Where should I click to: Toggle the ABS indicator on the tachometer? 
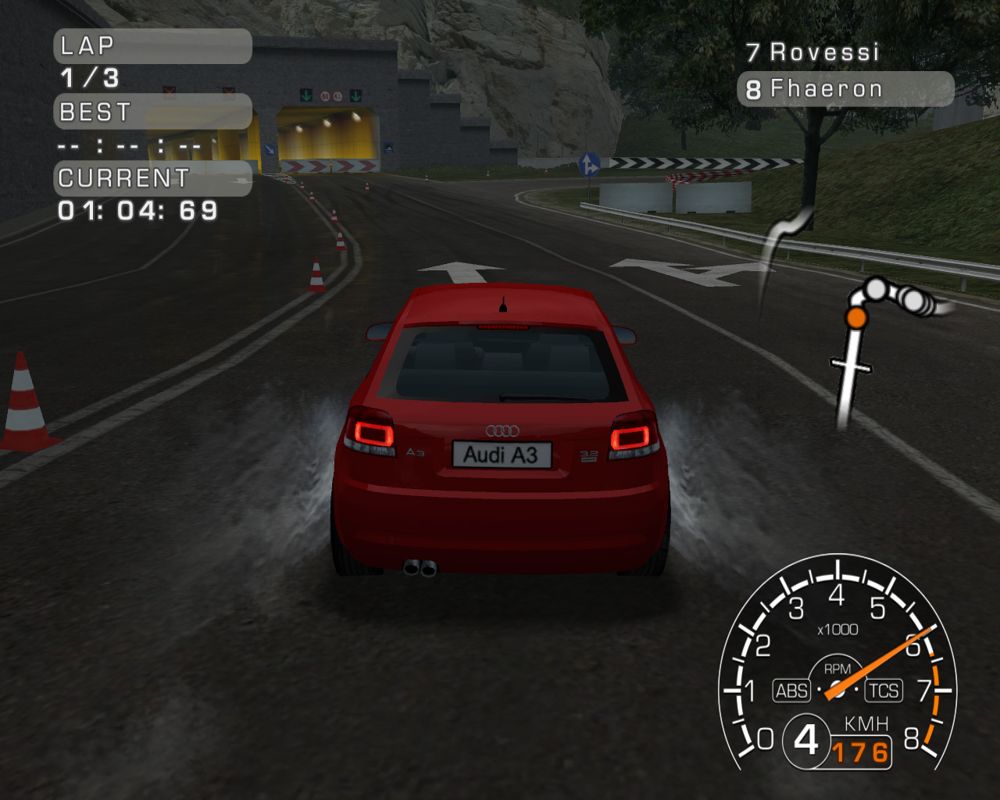coord(791,690)
